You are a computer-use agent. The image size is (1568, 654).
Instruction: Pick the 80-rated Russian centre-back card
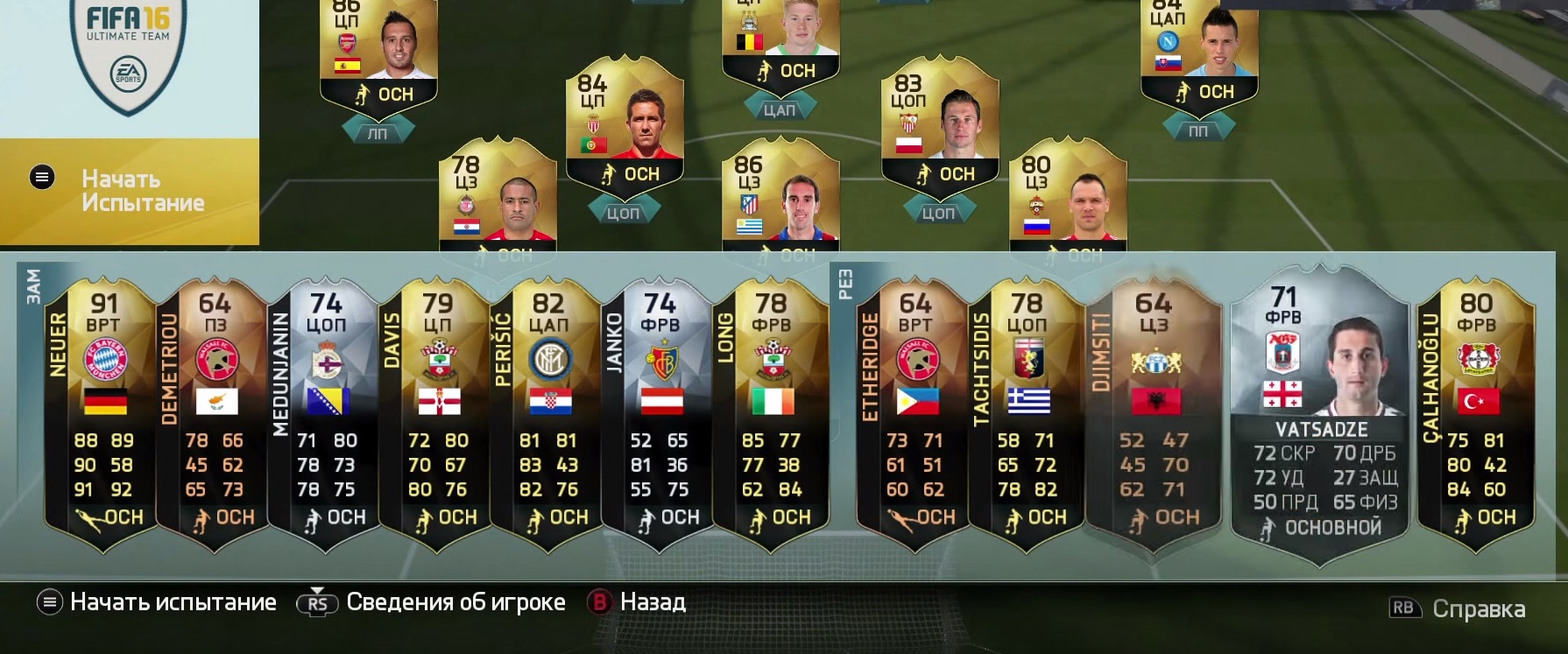point(1067,197)
